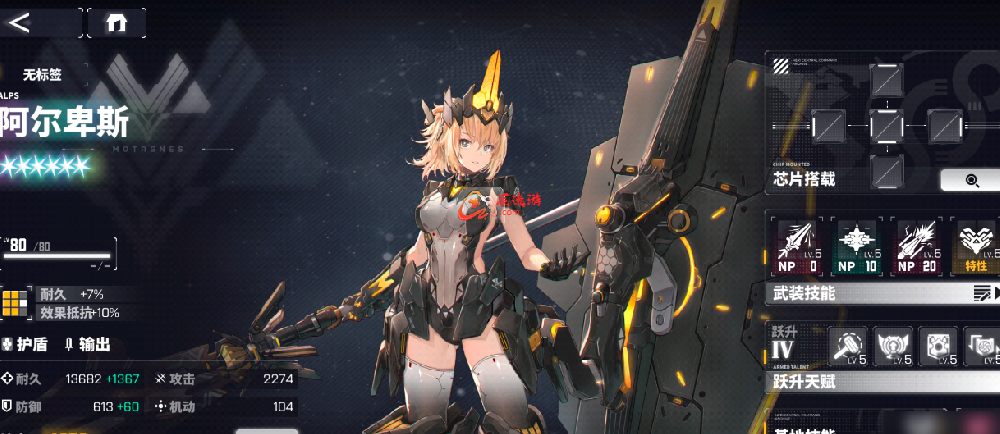1000x434 pixels.
Task: Select the center chip slot
Action: click(x=886, y=125)
